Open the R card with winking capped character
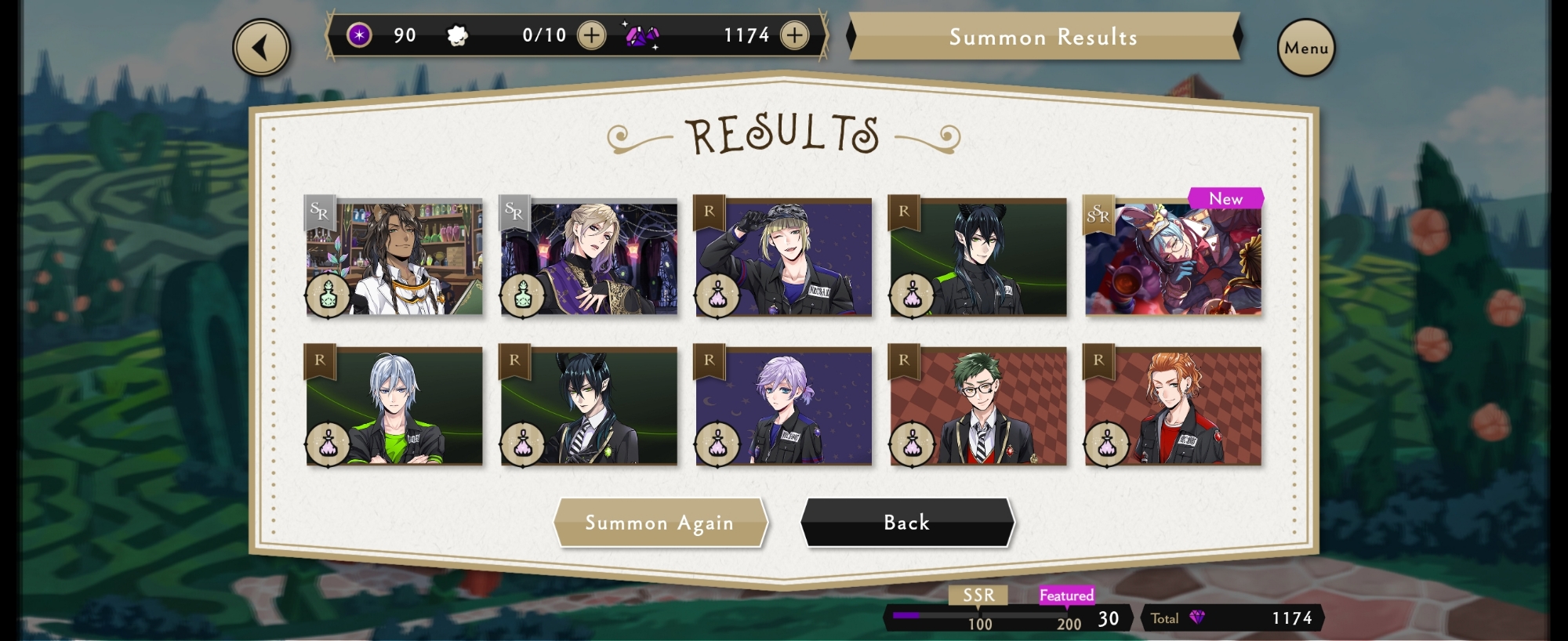This screenshot has width=1568, height=641. click(x=783, y=258)
